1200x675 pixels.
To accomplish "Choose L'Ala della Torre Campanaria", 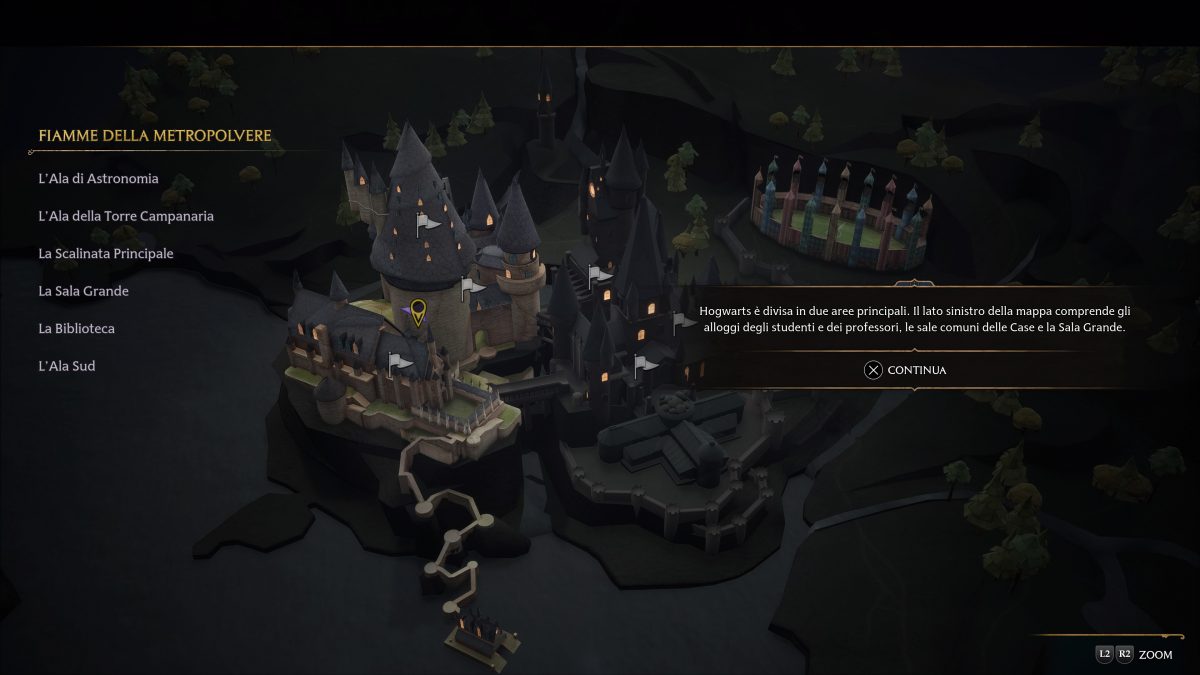I will point(126,216).
